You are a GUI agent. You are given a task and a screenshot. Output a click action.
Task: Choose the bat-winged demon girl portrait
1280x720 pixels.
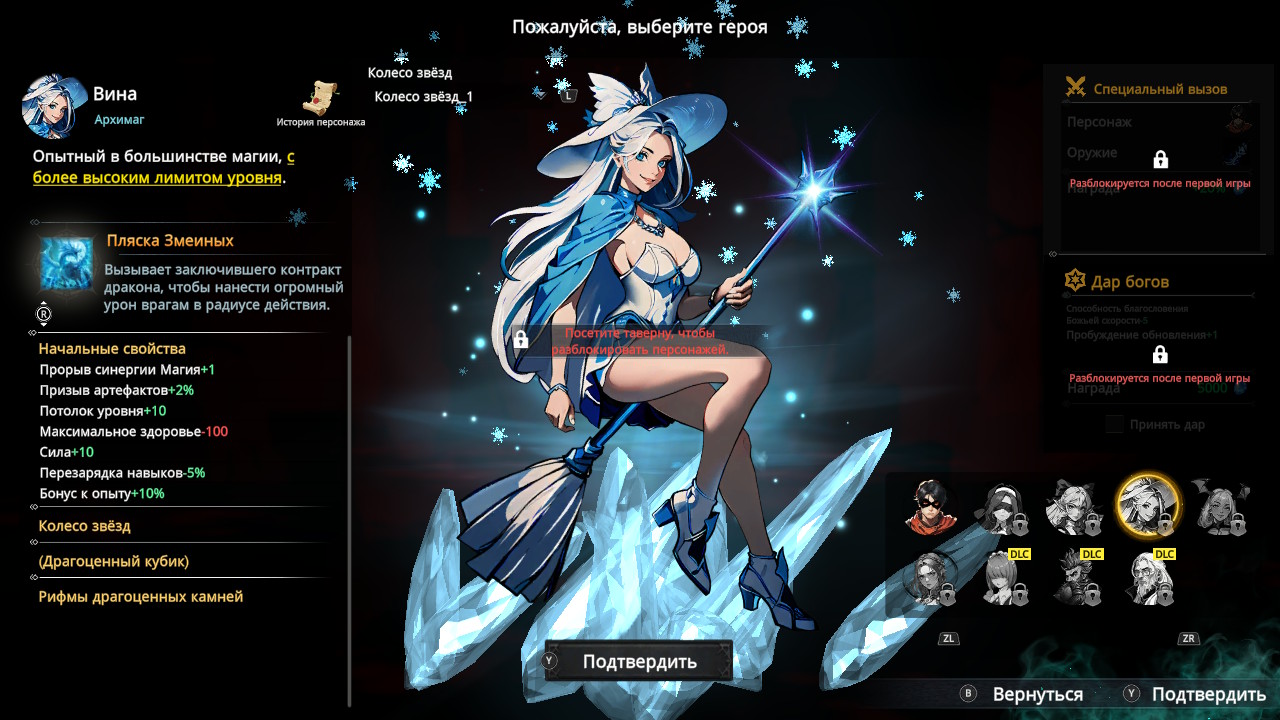point(1218,507)
